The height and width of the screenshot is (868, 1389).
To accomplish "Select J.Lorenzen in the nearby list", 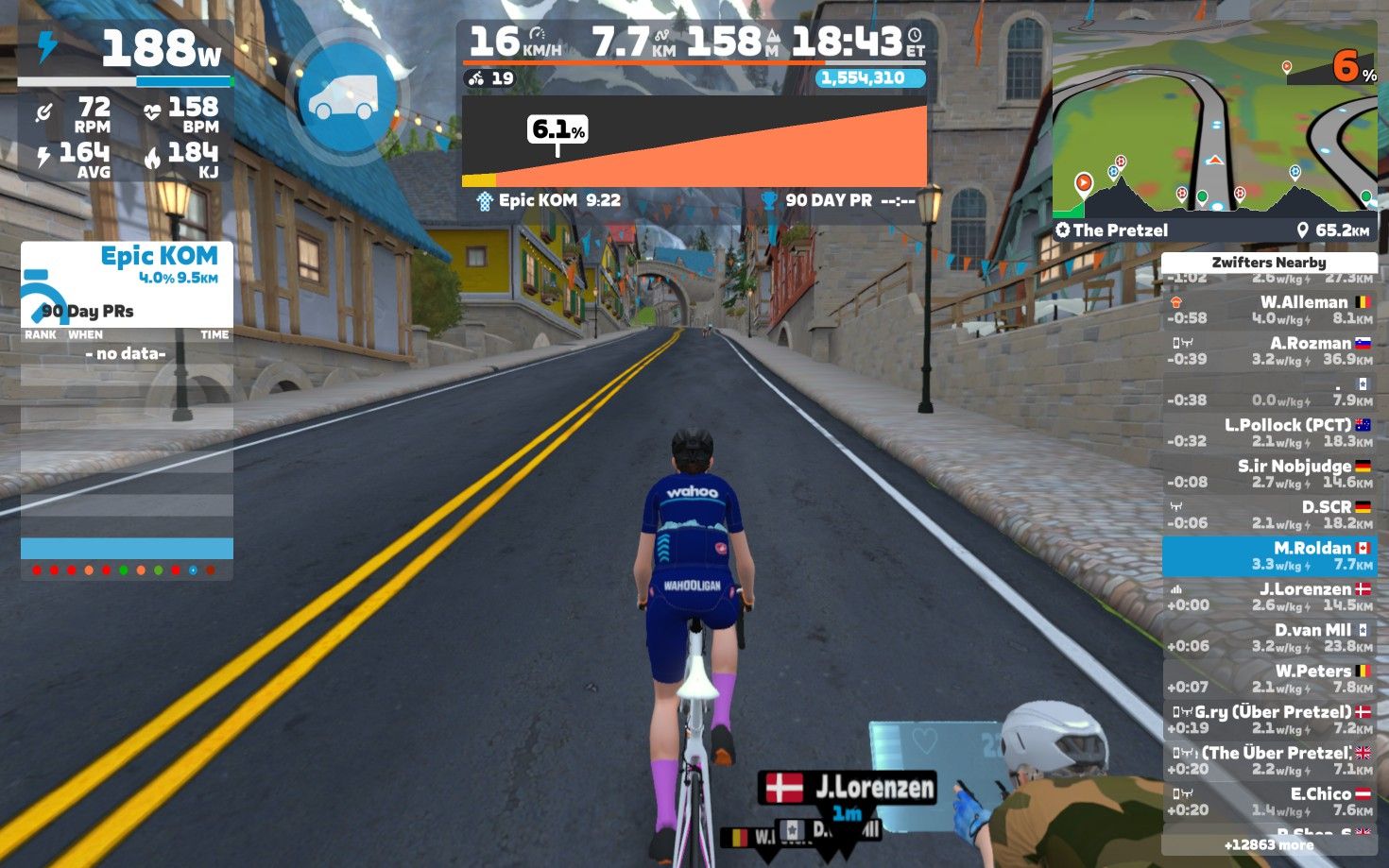I will pyautogui.click(x=1269, y=597).
